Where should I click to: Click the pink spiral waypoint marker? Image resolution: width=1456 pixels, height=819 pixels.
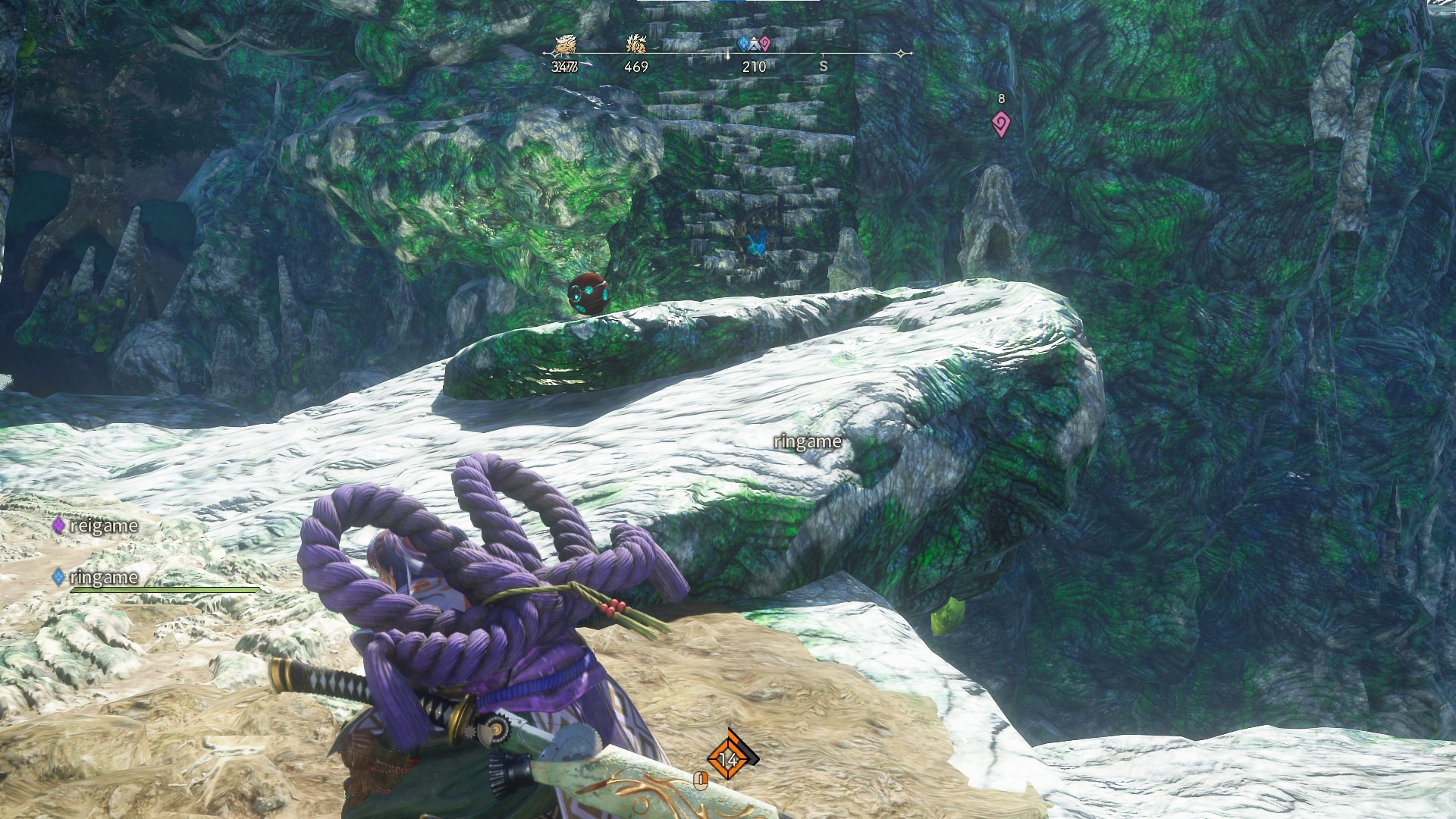(1001, 124)
